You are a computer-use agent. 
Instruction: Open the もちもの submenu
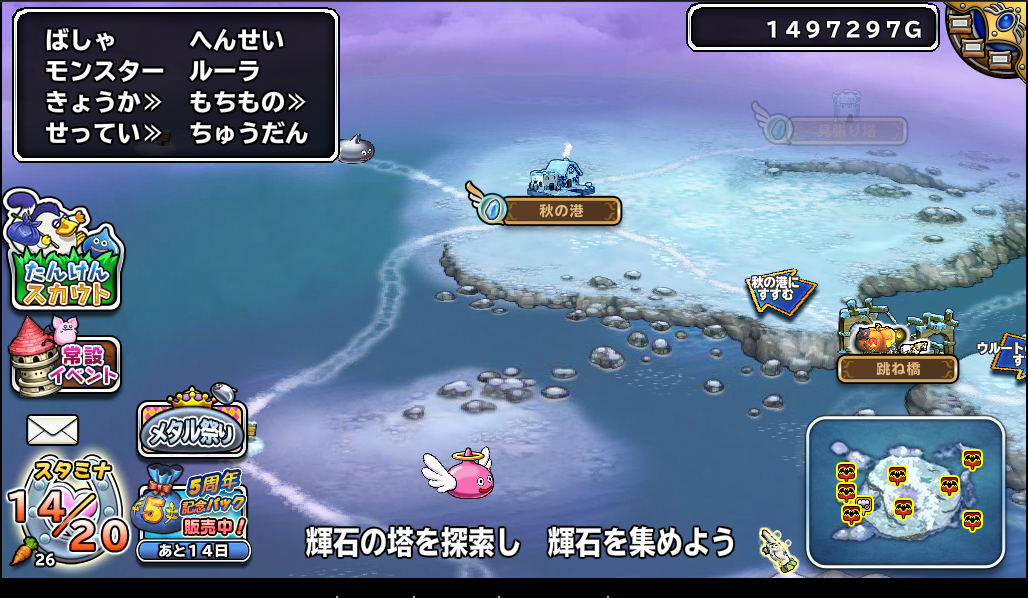click(247, 102)
